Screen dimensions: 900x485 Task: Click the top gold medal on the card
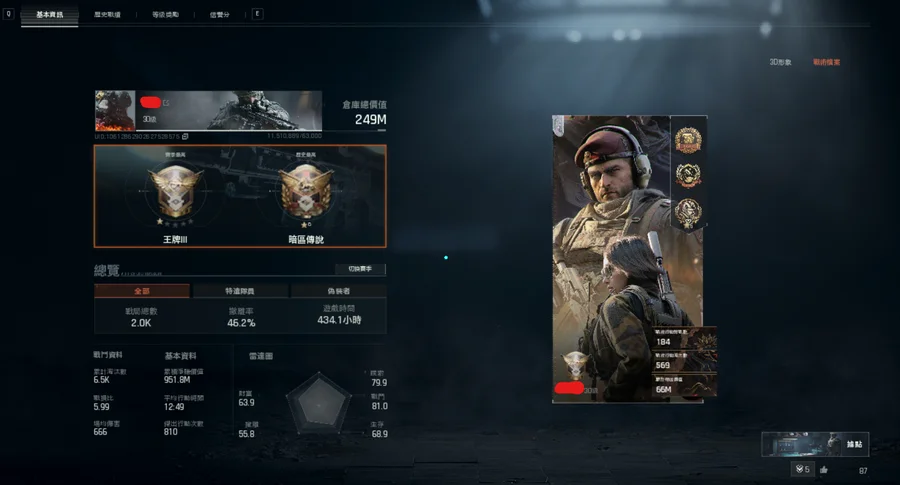click(688, 140)
